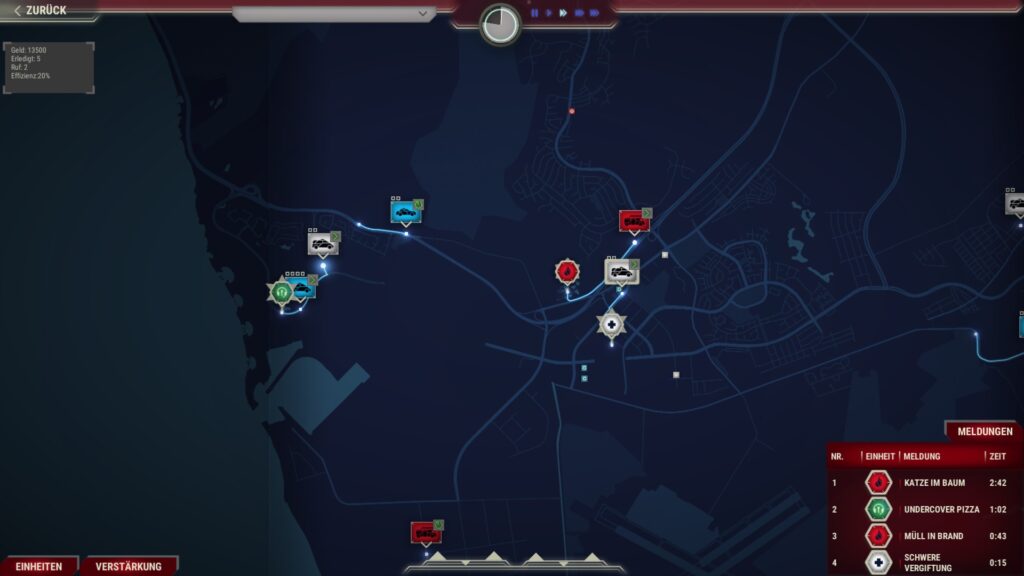Viewport: 1024px width, 576px height.
Task: Set game speed to normal play
Action: [549, 13]
